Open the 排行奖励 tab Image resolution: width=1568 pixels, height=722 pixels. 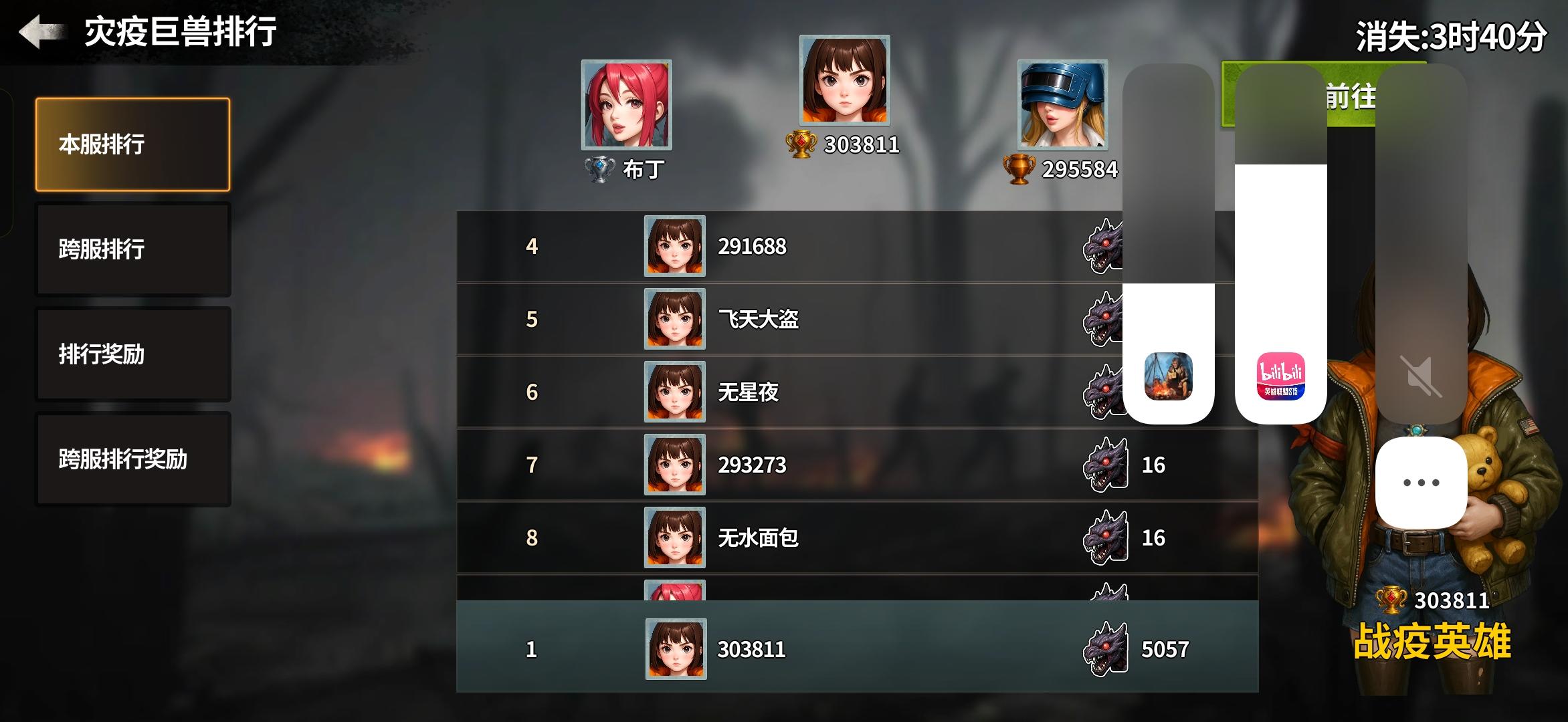click(x=132, y=354)
